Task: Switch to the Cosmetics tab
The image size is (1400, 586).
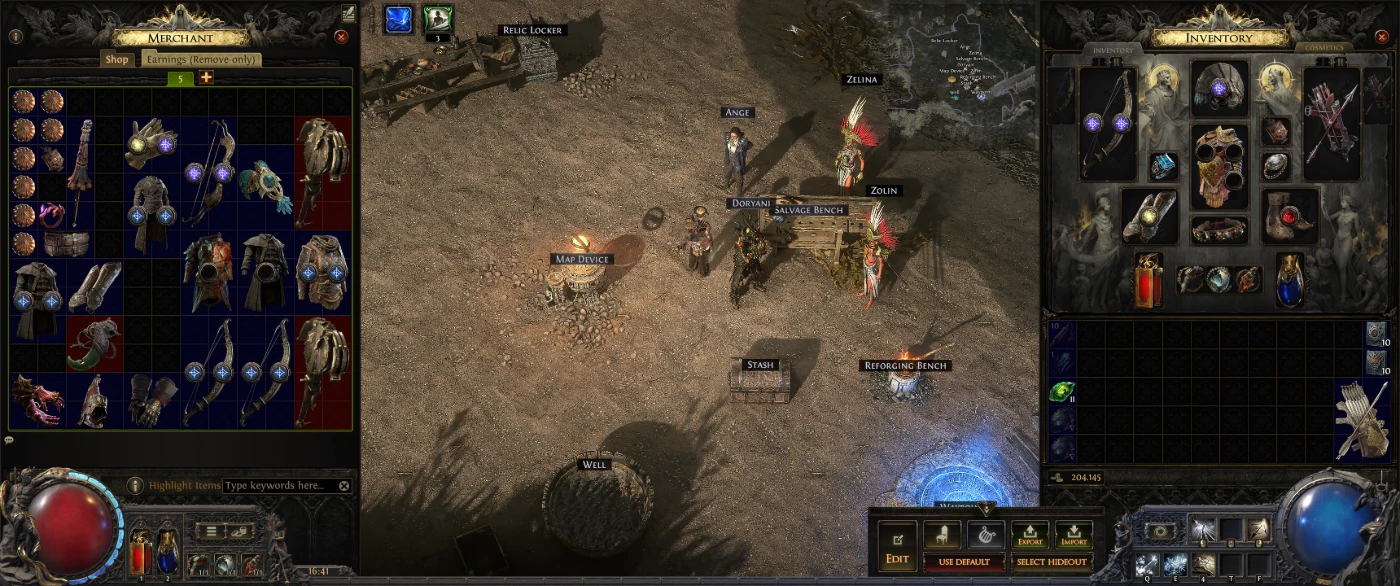Action: 1323,48
